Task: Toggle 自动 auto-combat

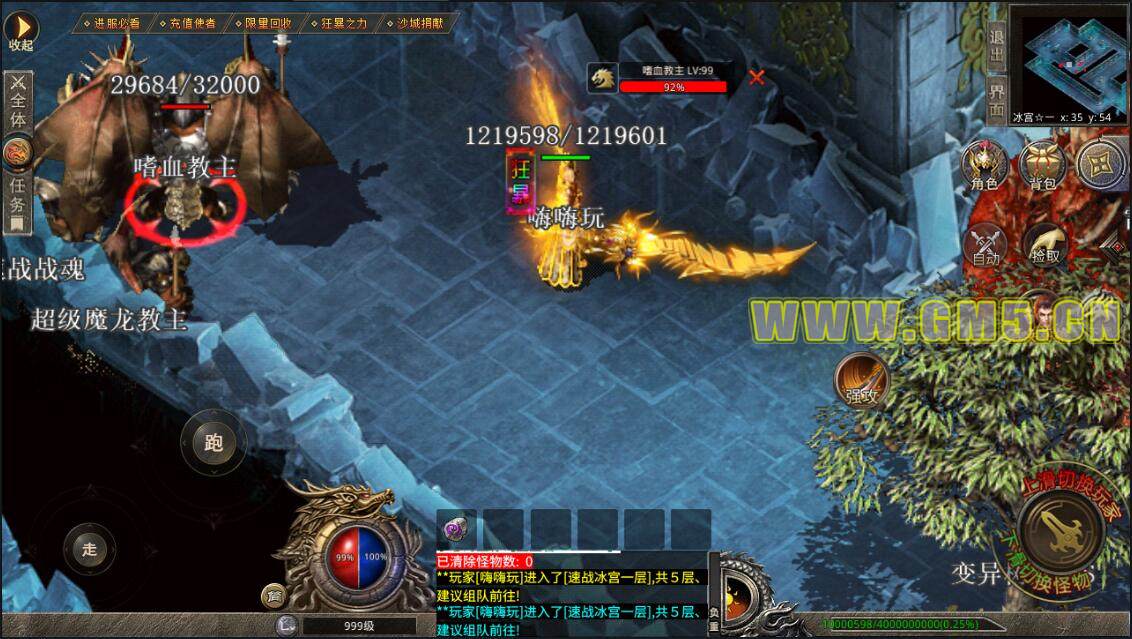Action: point(986,244)
